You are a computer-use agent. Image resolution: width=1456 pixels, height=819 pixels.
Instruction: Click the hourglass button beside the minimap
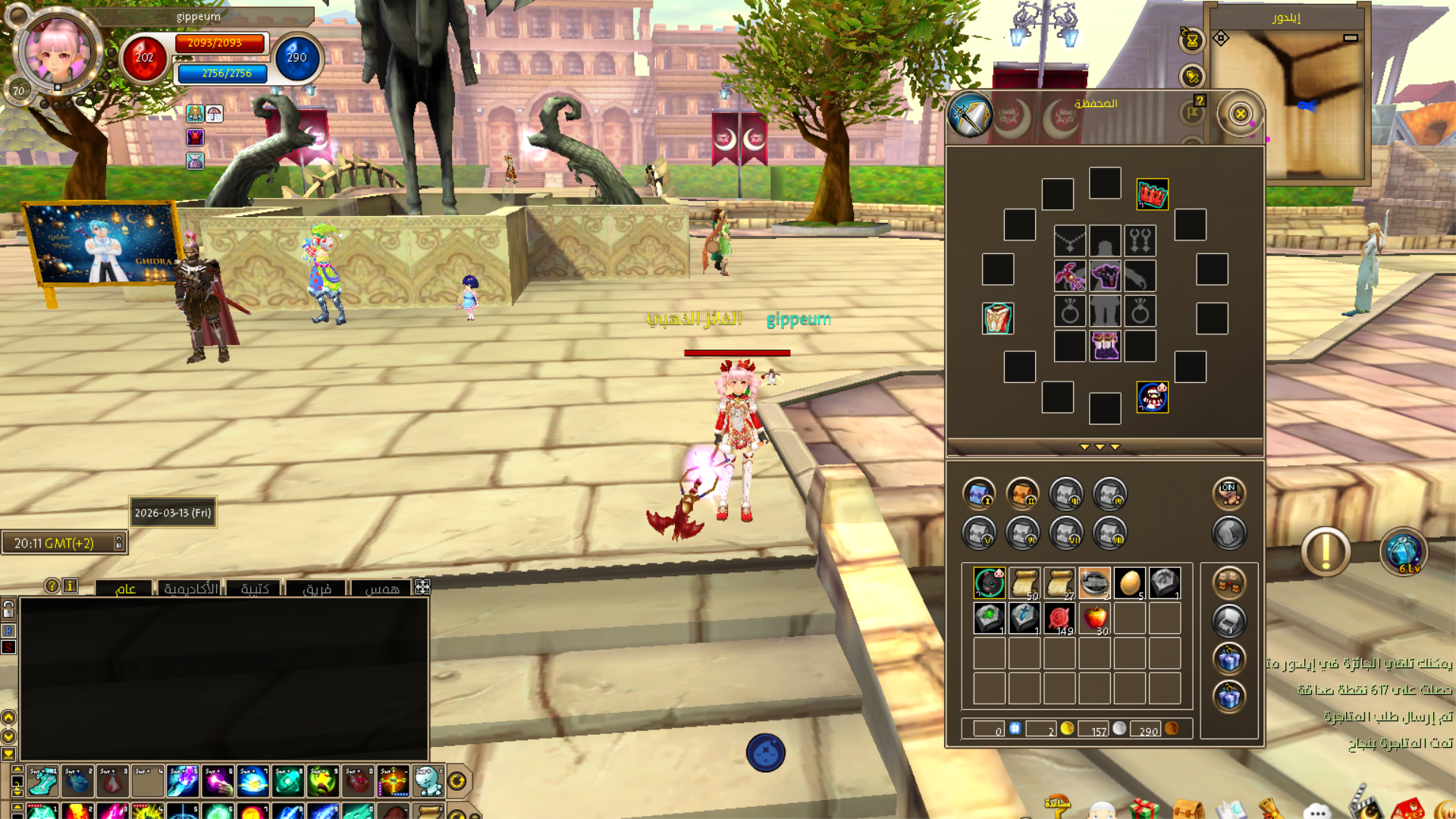point(1192,40)
